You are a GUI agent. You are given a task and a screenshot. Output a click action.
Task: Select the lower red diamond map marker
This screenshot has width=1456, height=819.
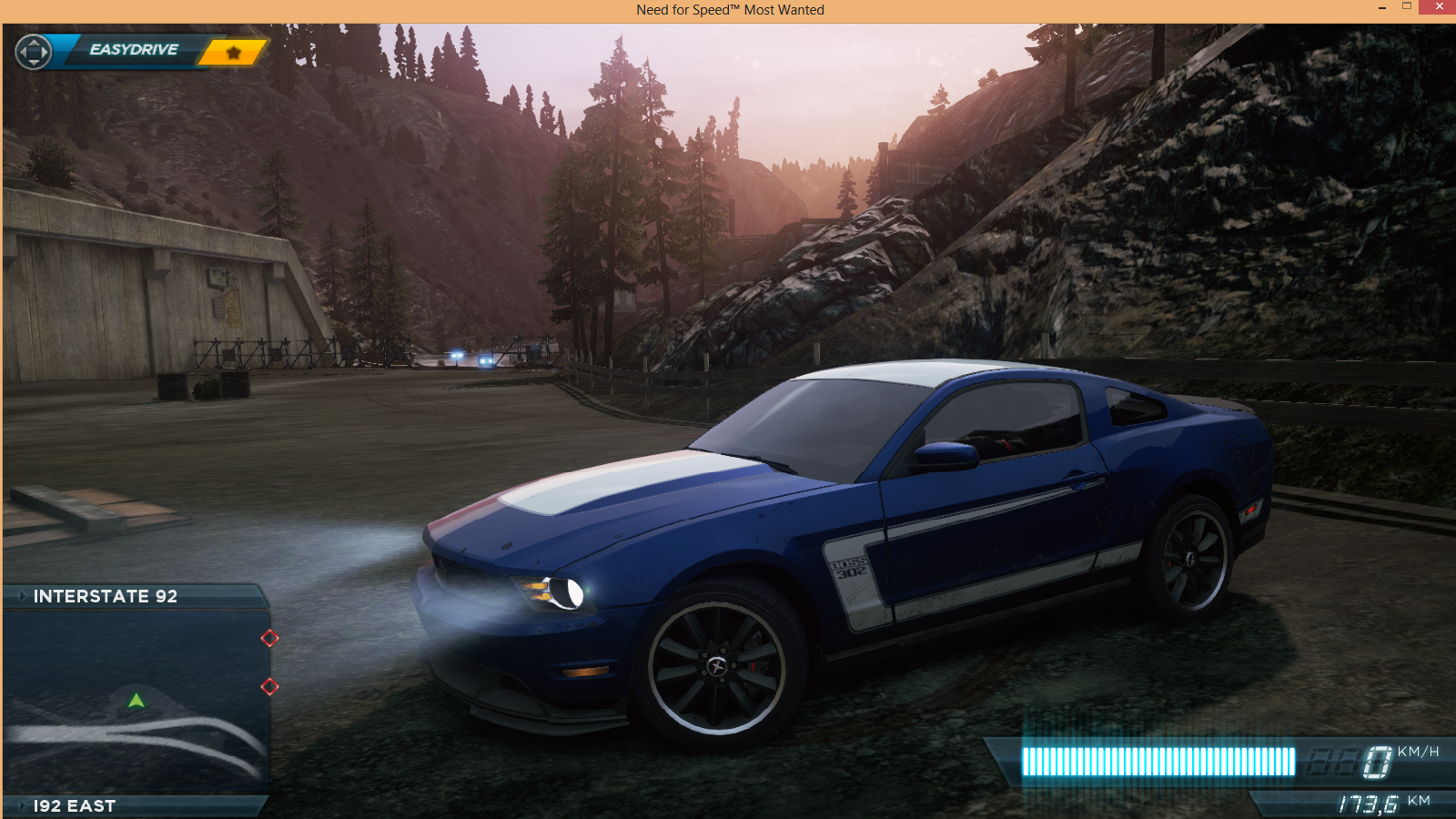click(x=269, y=686)
